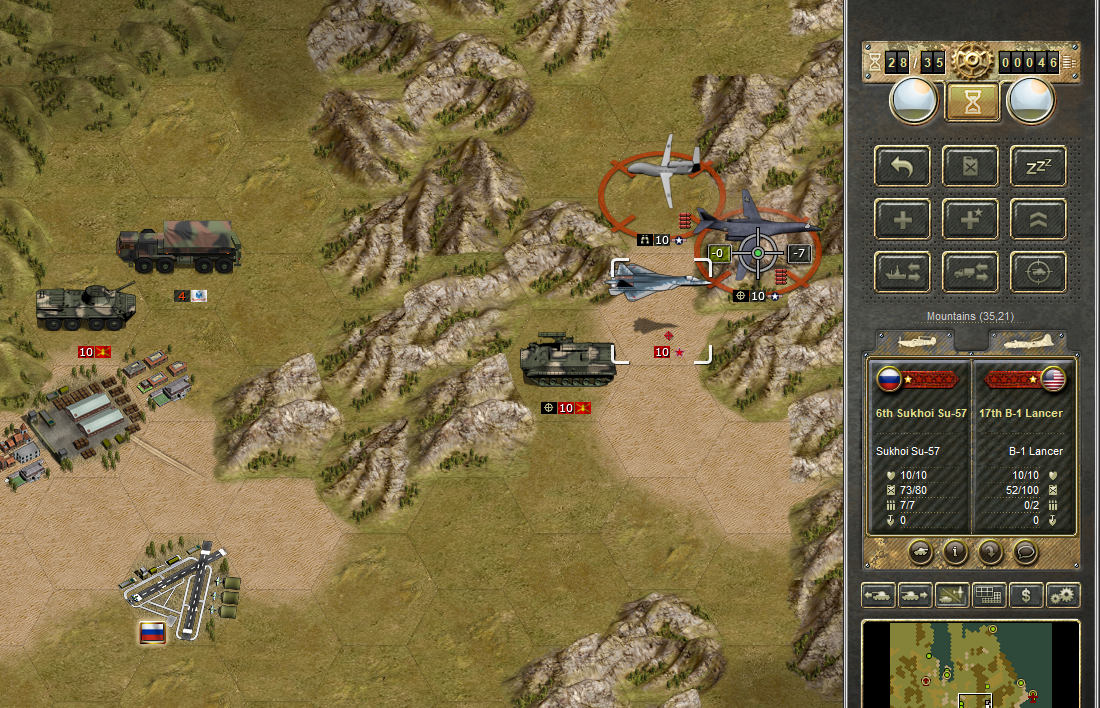This screenshot has height=708, width=1100.
Task: Click the fuel canister resupply button
Action: 970,166
